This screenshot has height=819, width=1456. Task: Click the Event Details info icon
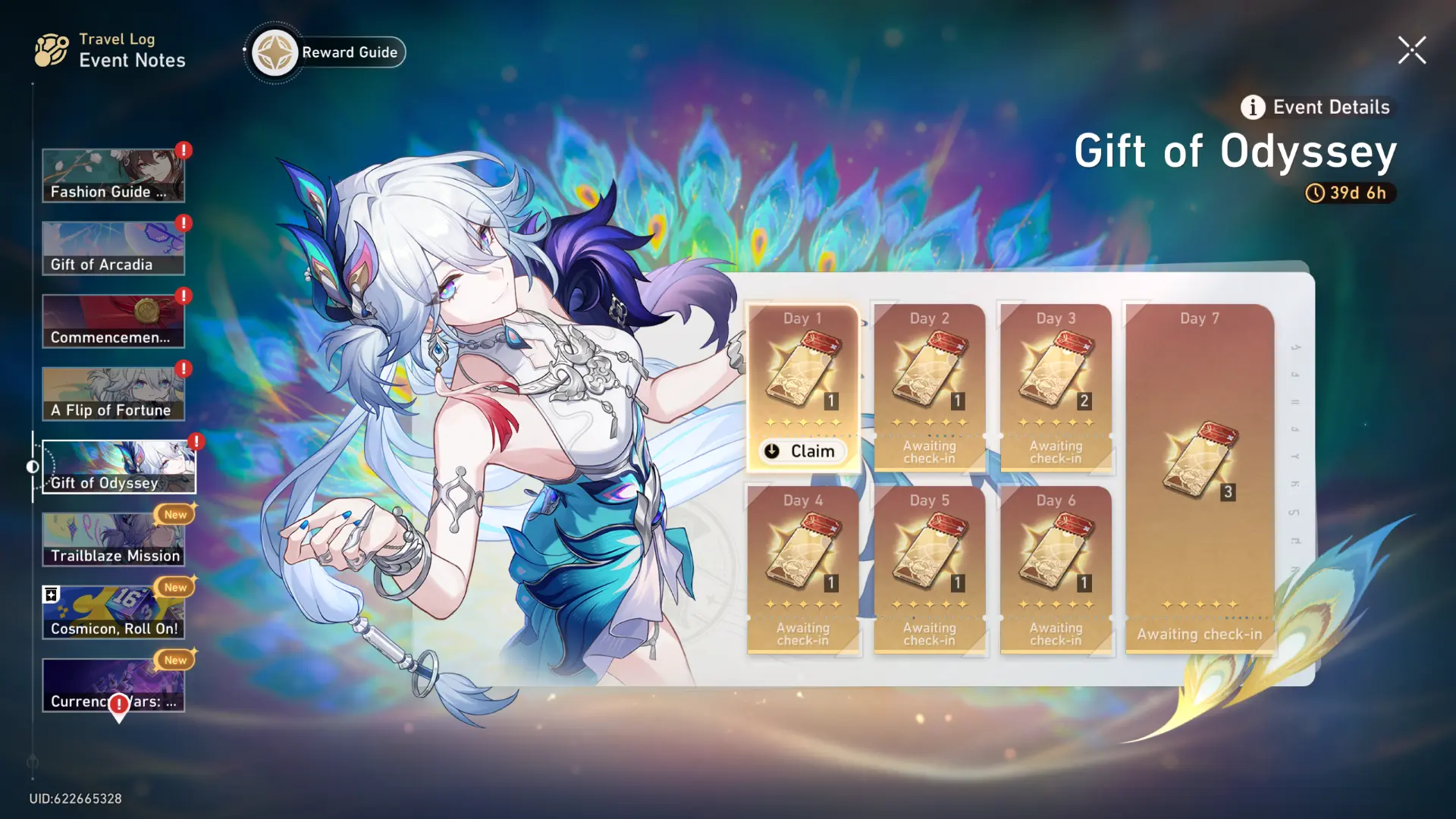[1251, 107]
